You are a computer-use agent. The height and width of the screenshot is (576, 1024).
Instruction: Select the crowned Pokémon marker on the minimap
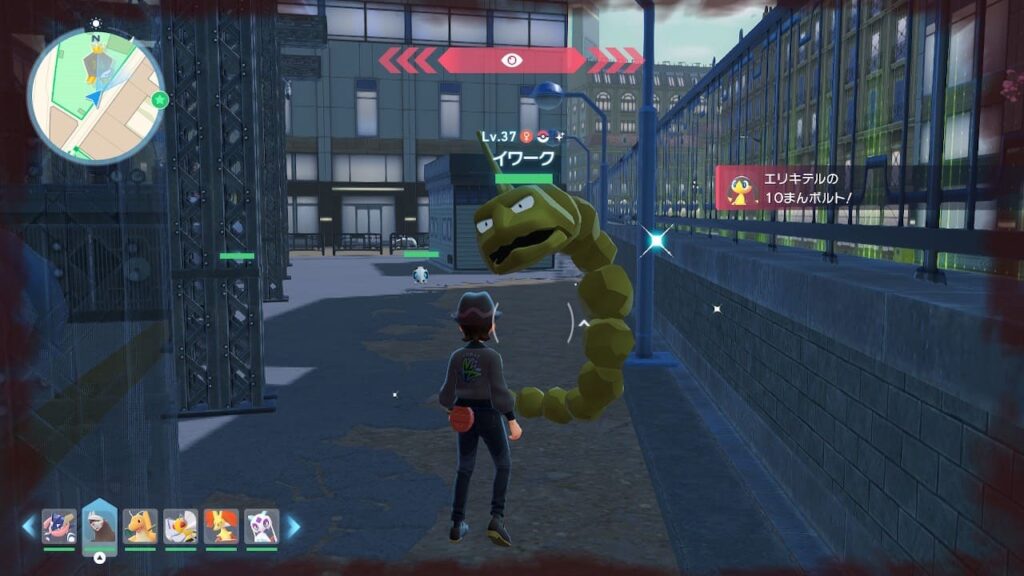[97, 66]
